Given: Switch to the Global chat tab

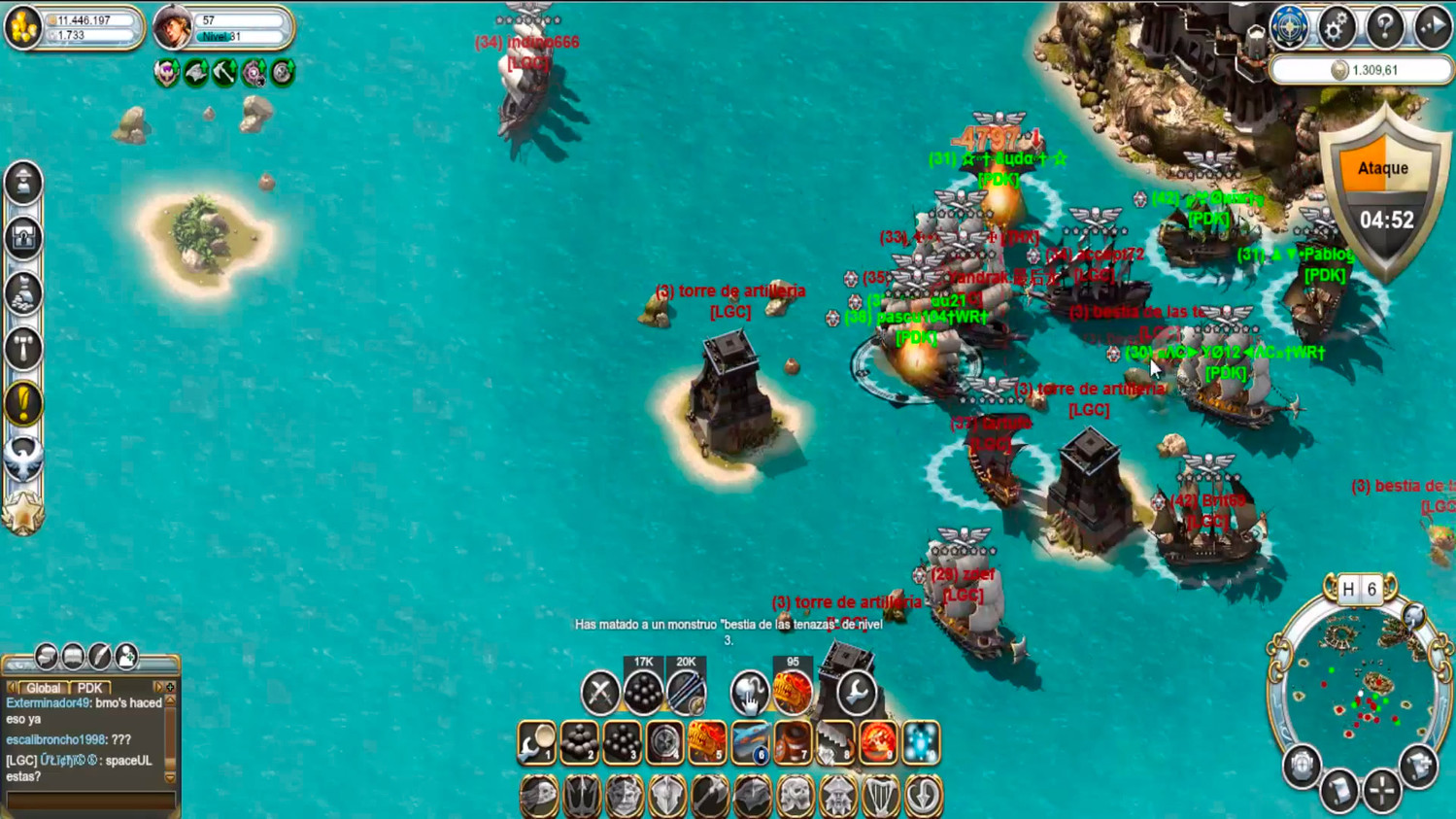Looking at the screenshot, I should tap(43, 688).
